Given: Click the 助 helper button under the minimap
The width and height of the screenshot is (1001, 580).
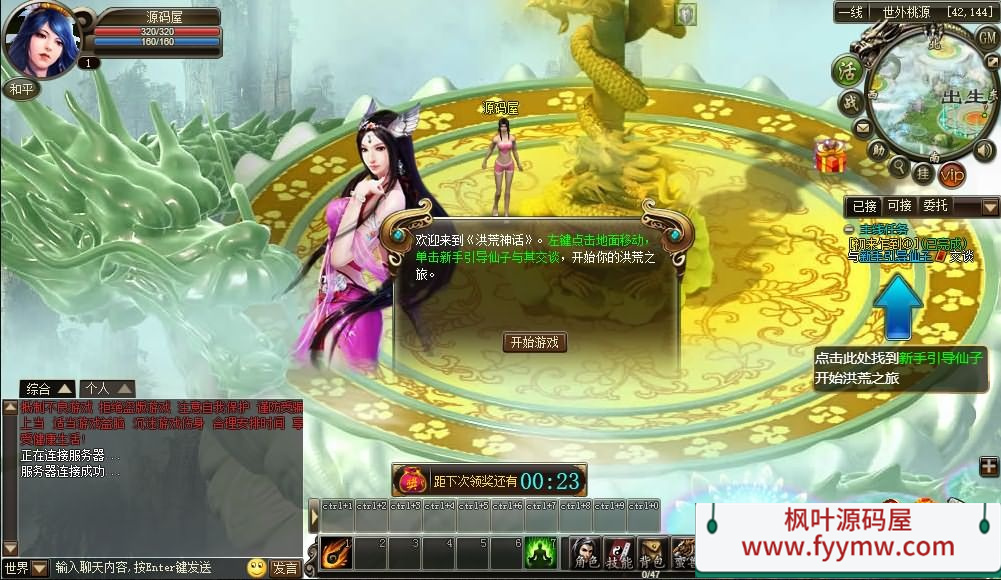Looking at the screenshot, I should [877, 151].
